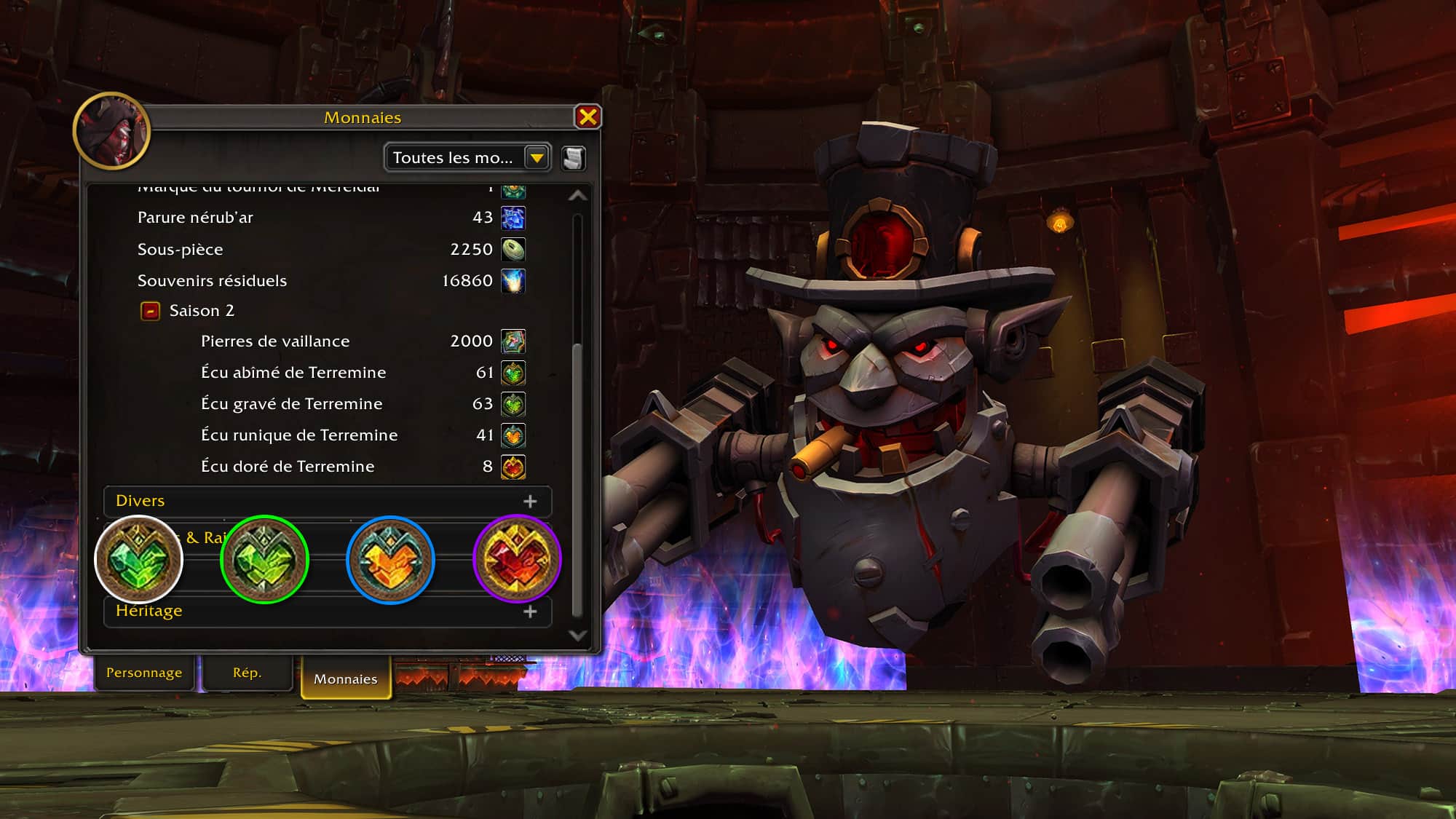The image size is (1456, 819).
Task: Switch to the Rép. tab
Action: 247,673
